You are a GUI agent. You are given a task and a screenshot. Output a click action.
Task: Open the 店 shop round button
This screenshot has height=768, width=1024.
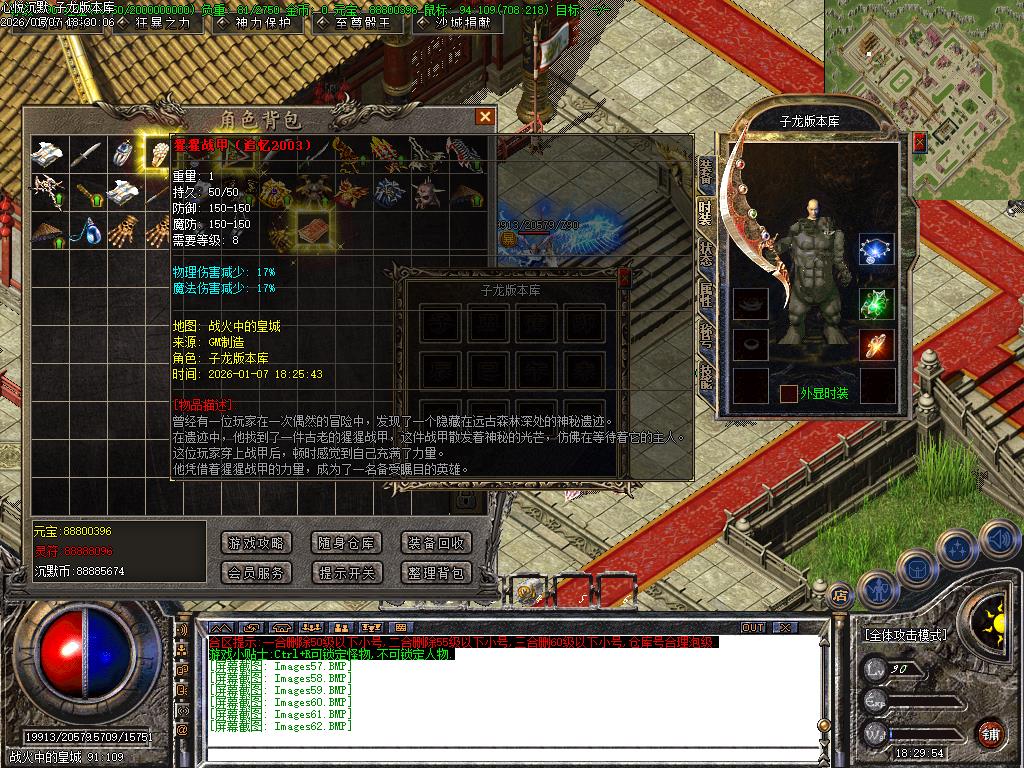(840, 594)
